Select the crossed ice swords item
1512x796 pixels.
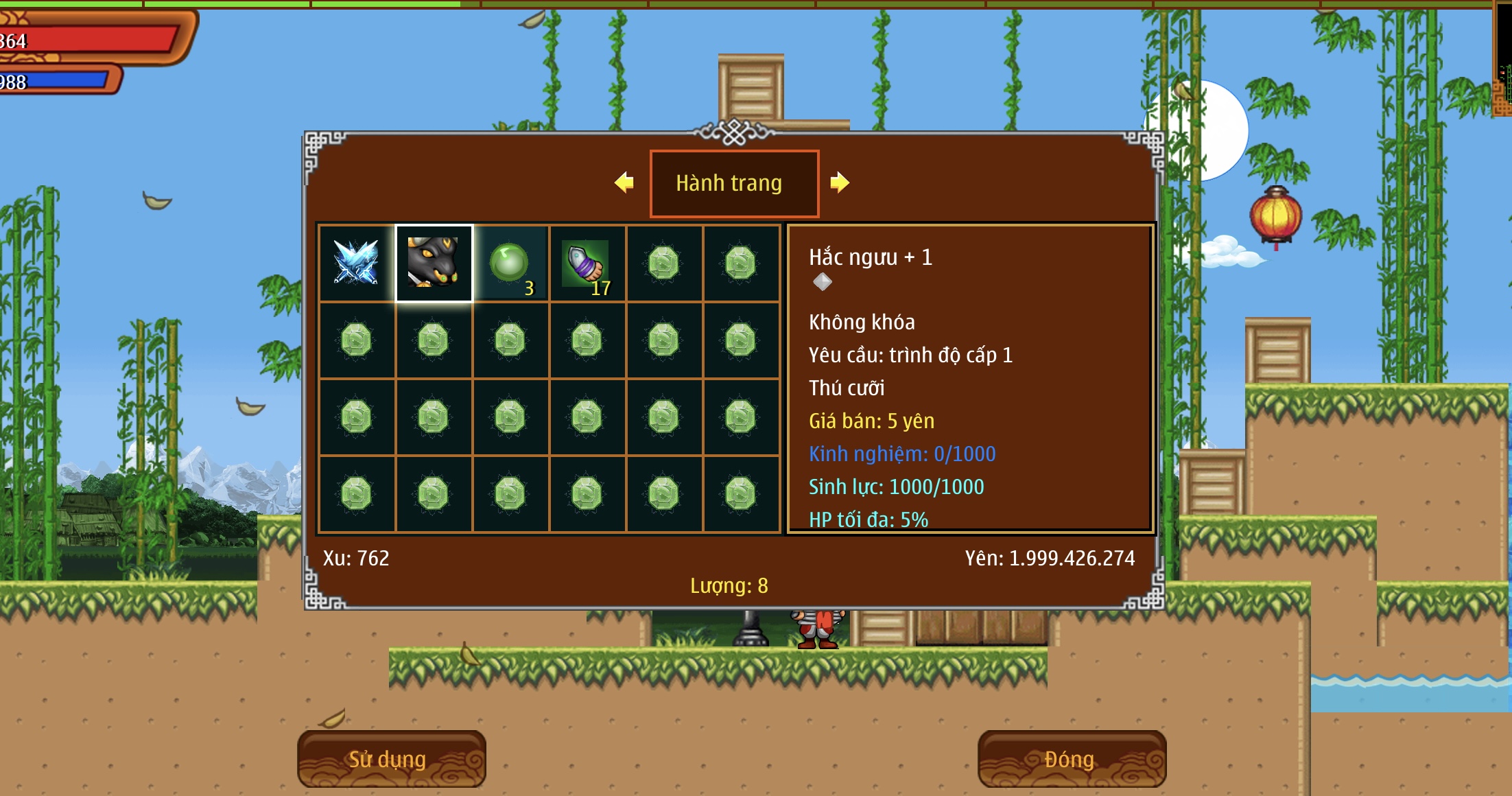pos(357,264)
